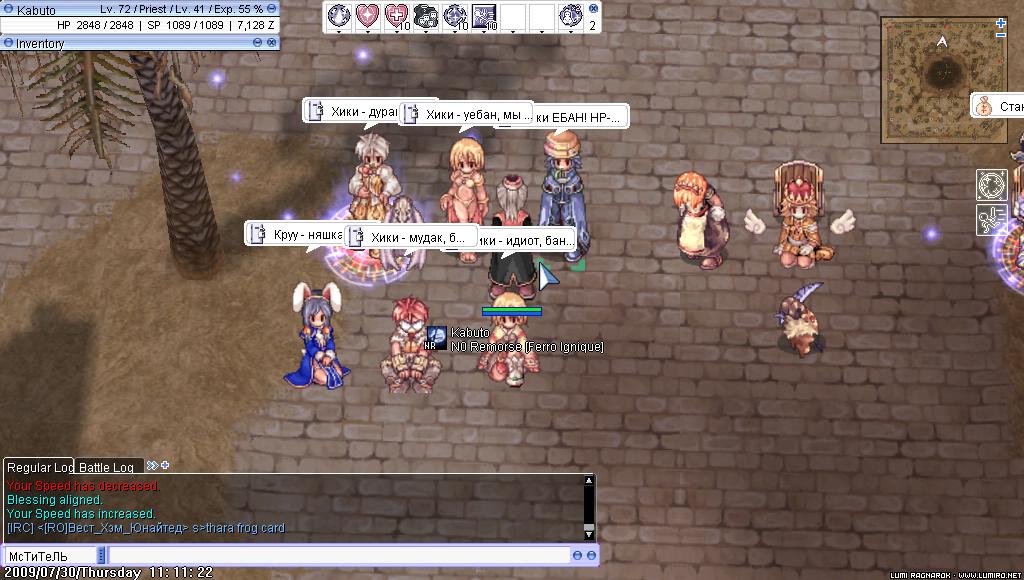Minimize the Kabuto basic info window
Screen dimensions: 1024x580
pos(272,9)
